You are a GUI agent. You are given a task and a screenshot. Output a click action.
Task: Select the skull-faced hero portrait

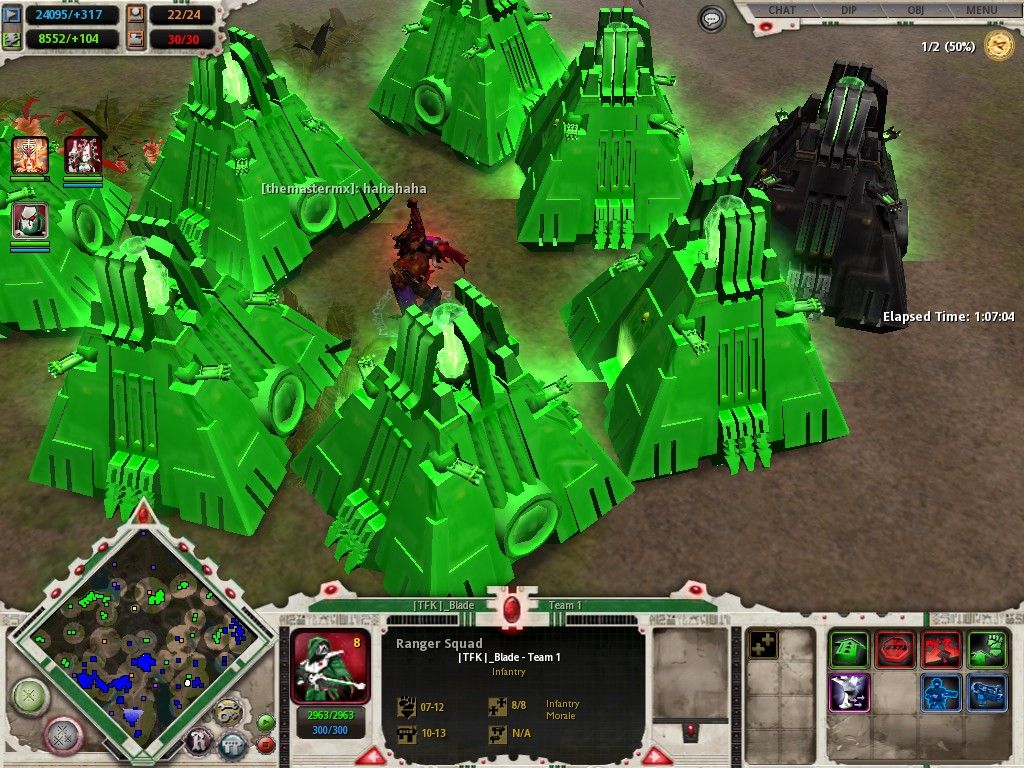tap(30, 156)
